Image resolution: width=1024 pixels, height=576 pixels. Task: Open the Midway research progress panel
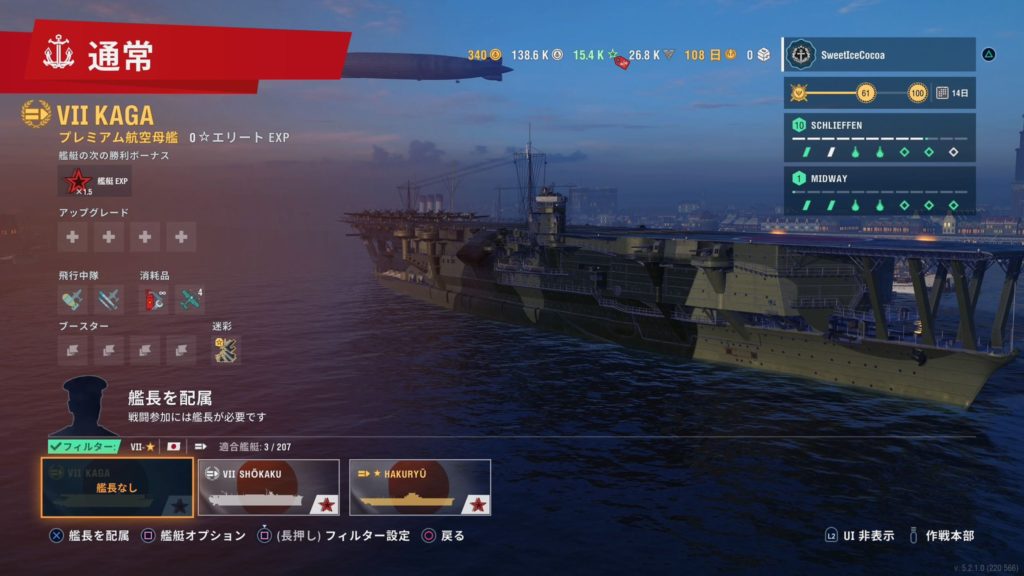[x=878, y=190]
